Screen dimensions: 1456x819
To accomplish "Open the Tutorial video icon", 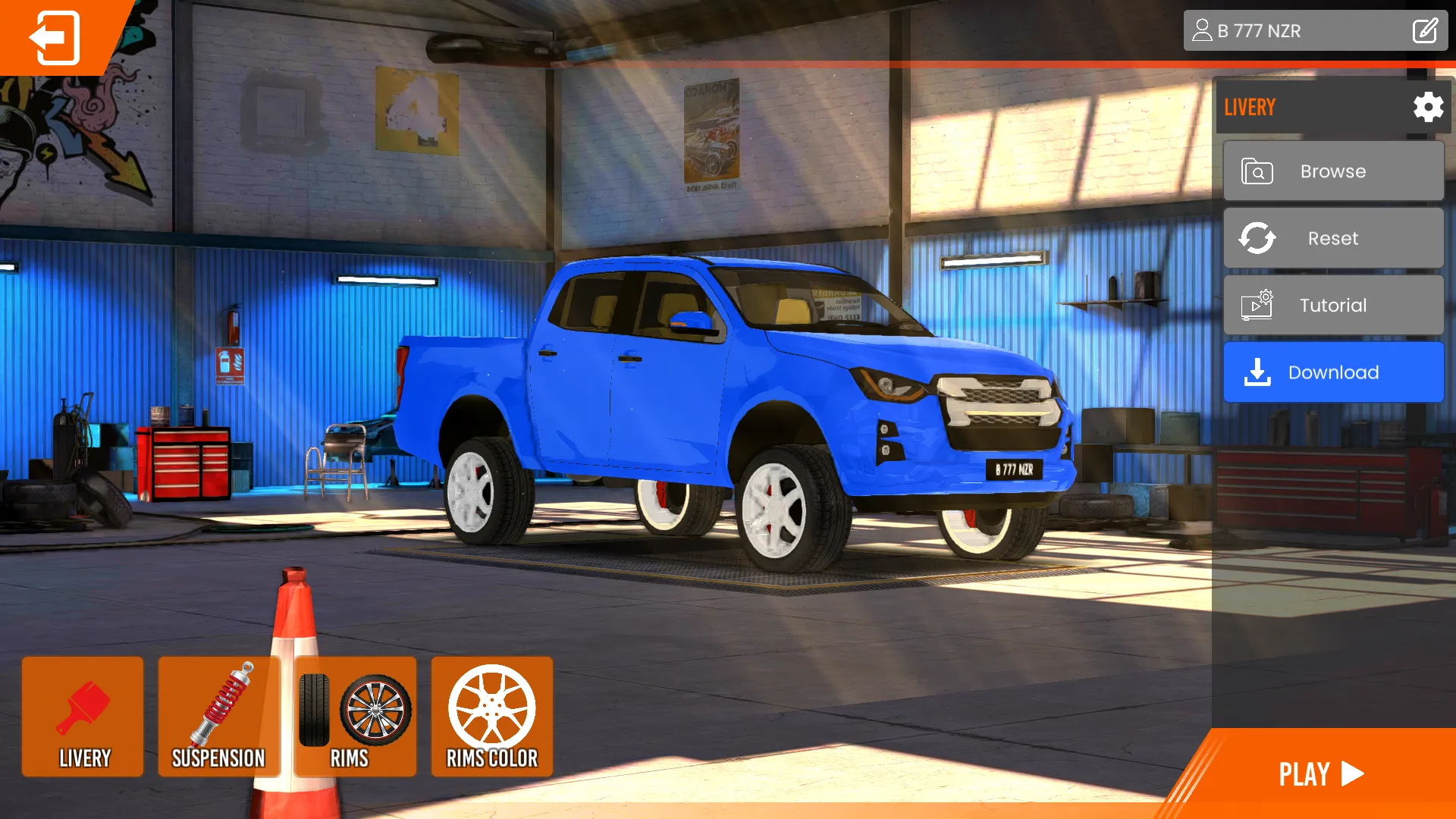I will (1257, 305).
